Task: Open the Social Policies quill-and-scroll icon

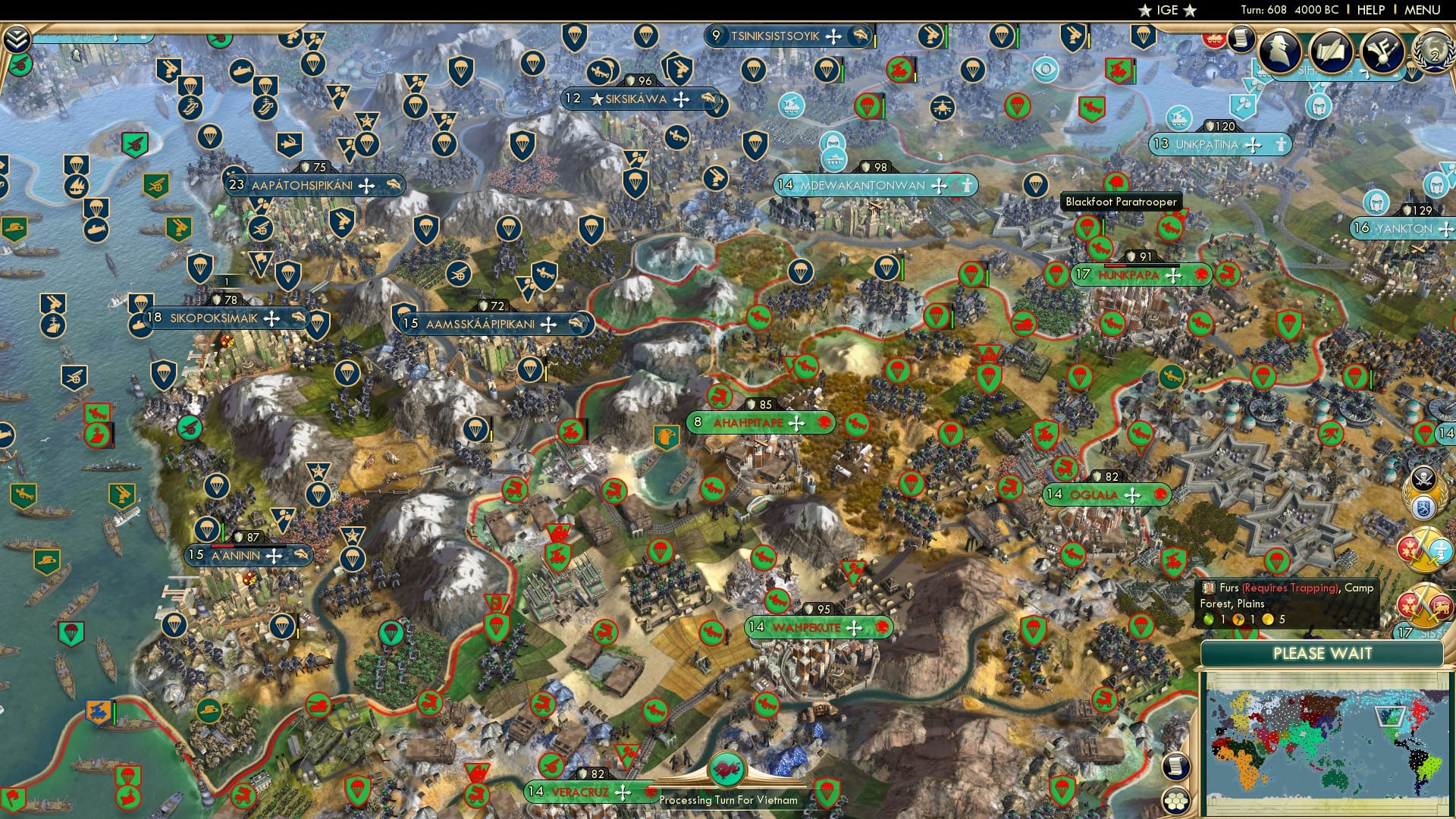Action: [1332, 49]
